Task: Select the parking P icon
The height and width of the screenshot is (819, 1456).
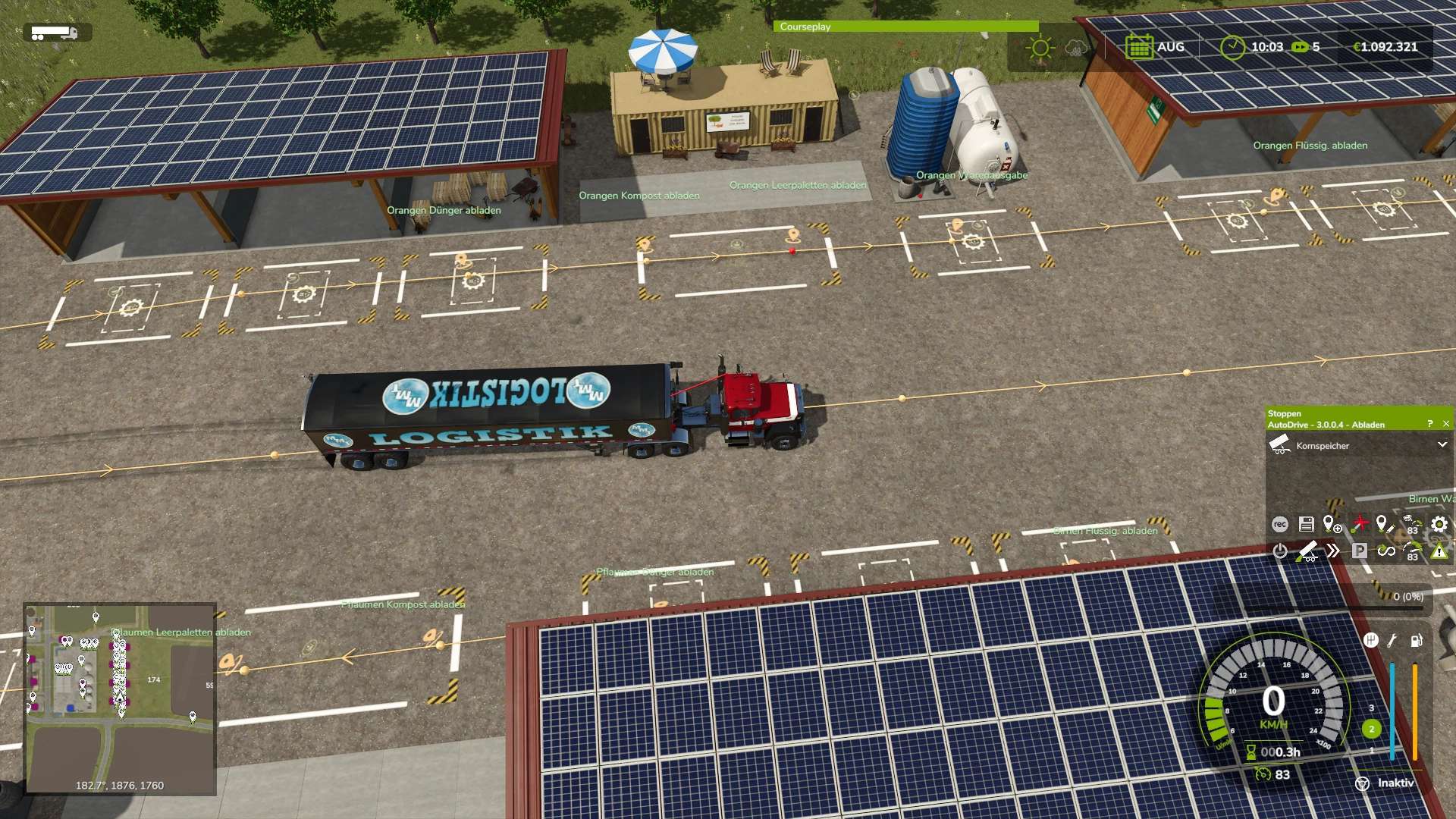Action: (x=1360, y=551)
